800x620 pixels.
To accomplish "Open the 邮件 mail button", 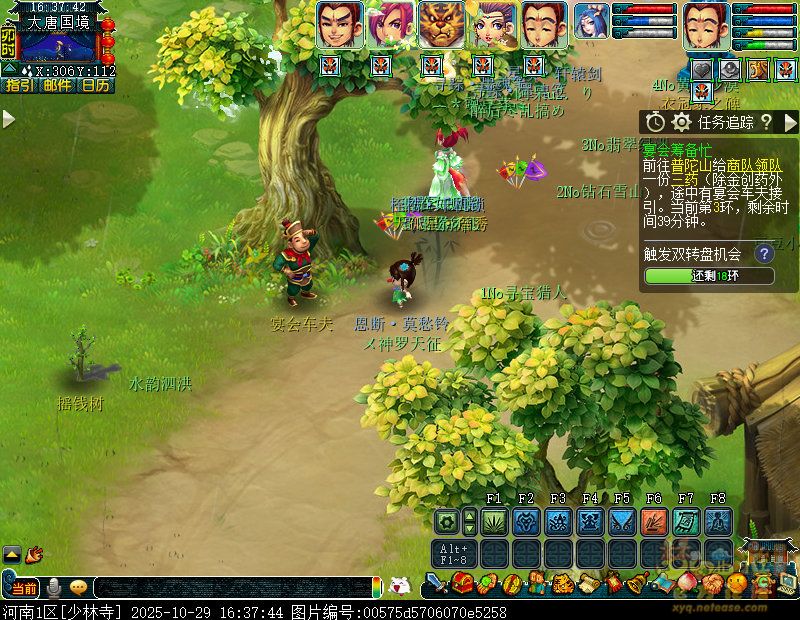I will (x=57, y=86).
